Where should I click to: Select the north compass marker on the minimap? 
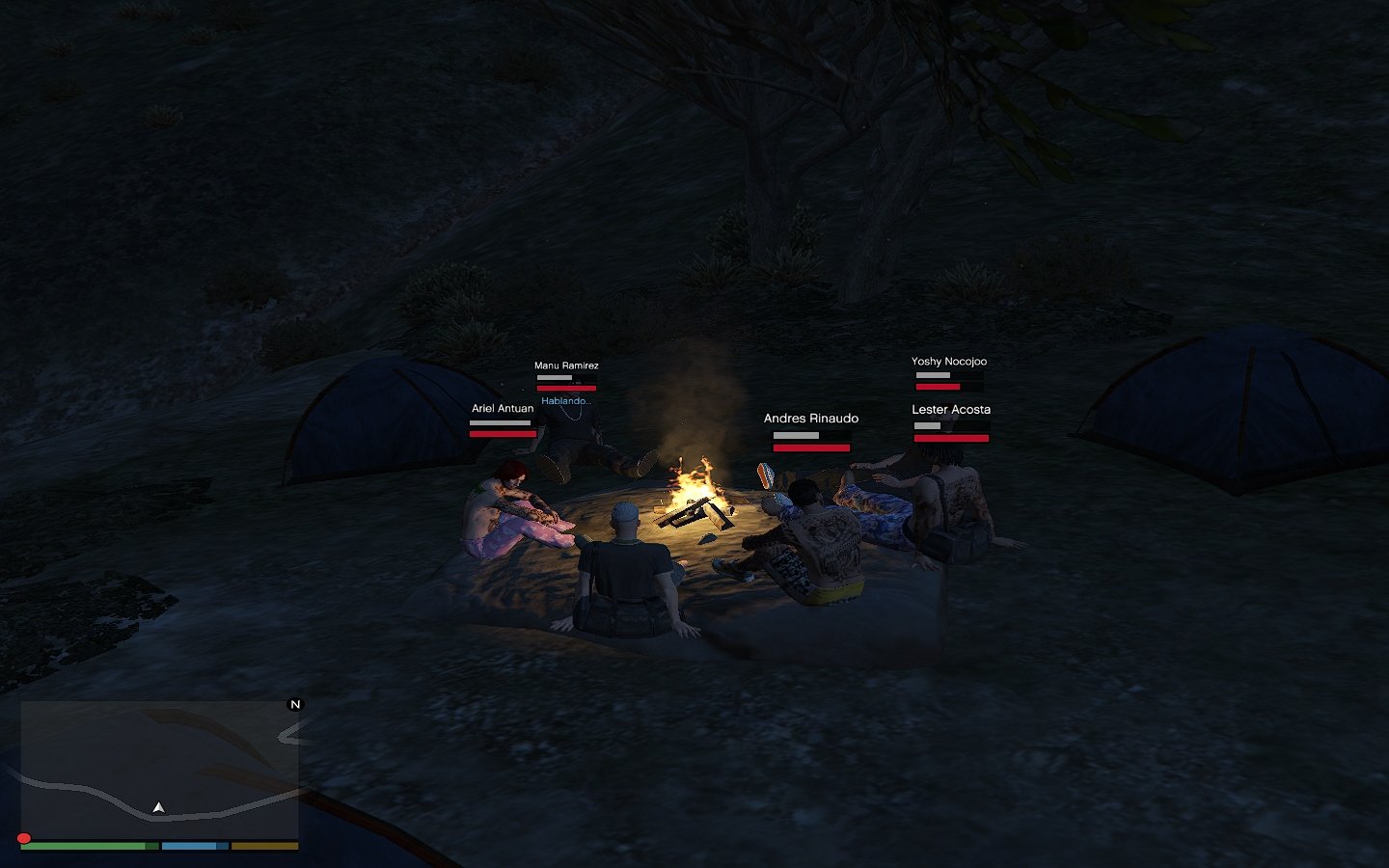tap(295, 705)
